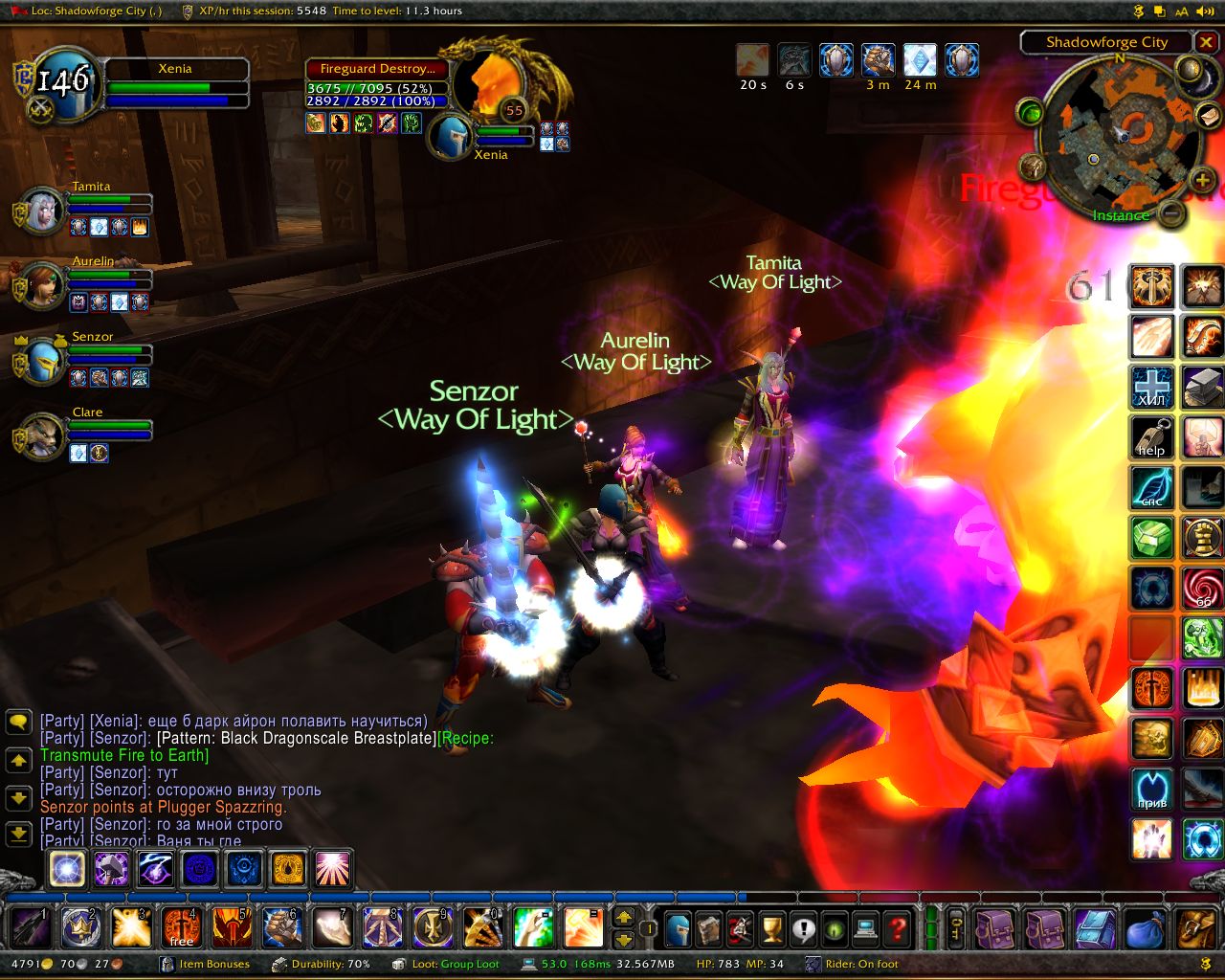1225x980 pixels.
Task: Open the blue drawstring pouch bag
Action: pos(1145,928)
